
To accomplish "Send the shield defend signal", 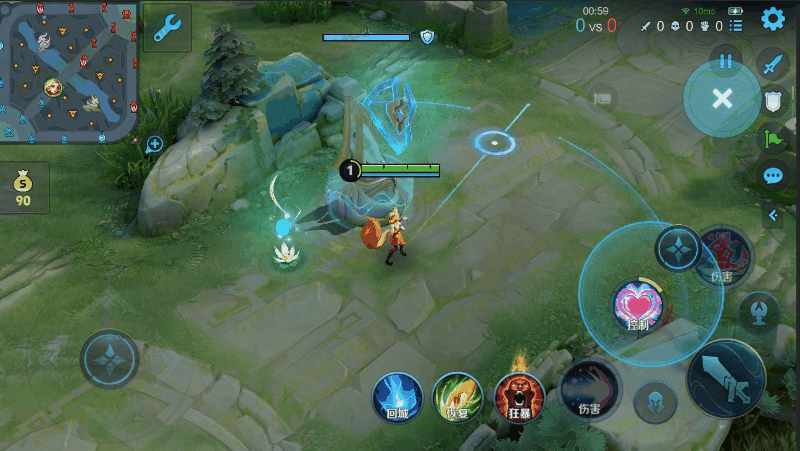I will tap(773, 101).
